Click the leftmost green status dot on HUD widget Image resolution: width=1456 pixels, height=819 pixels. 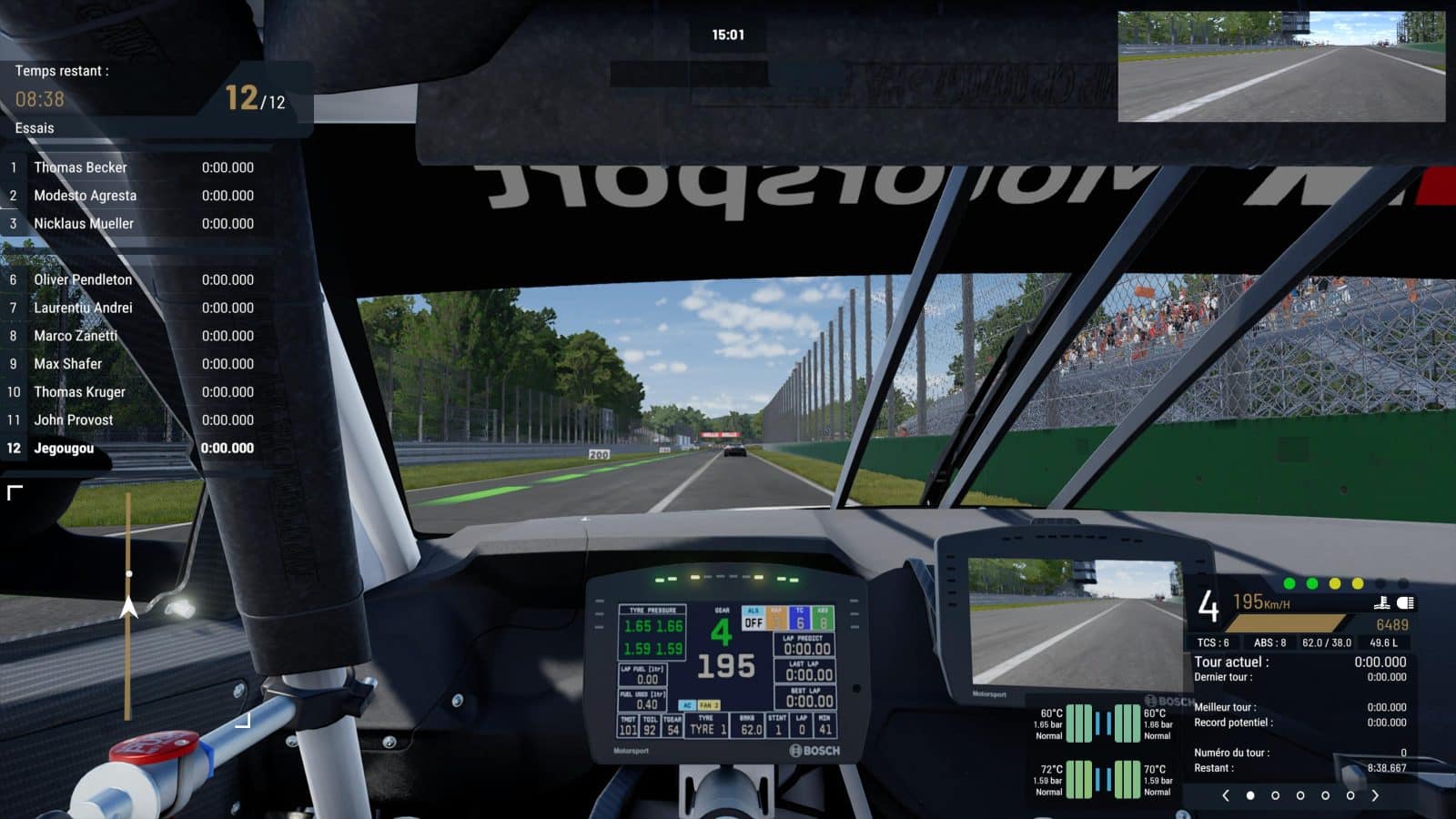pos(1289,583)
